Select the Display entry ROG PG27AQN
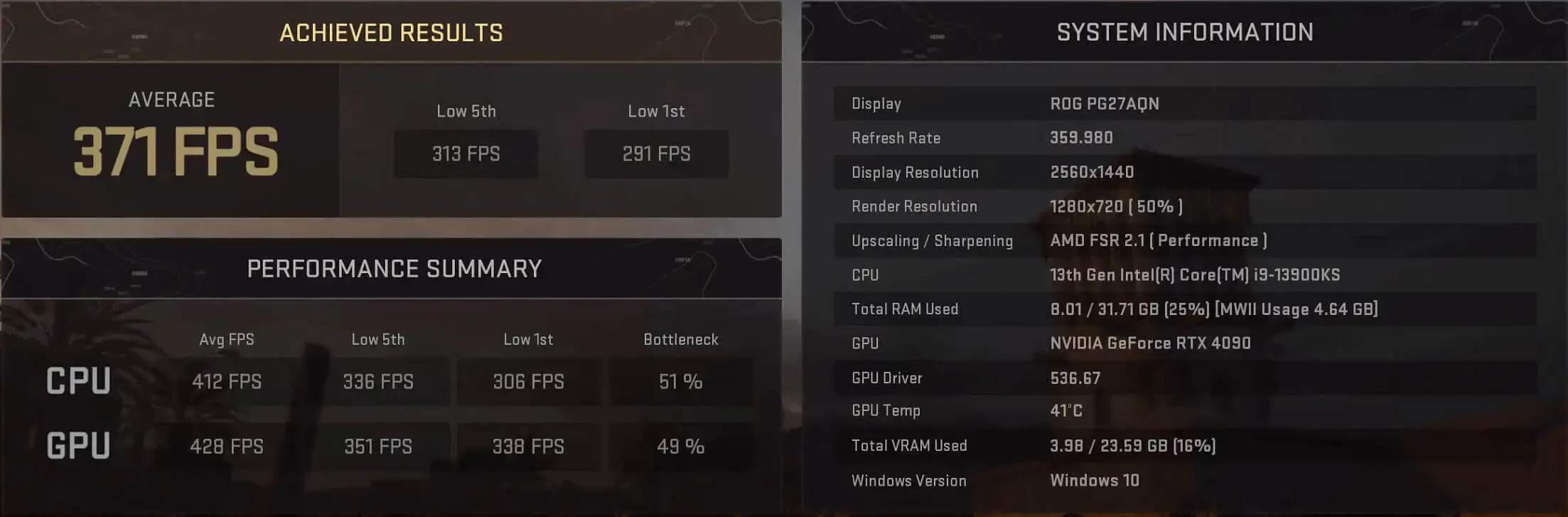Screen dimensions: 1568x517 click(x=1104, y=103)
